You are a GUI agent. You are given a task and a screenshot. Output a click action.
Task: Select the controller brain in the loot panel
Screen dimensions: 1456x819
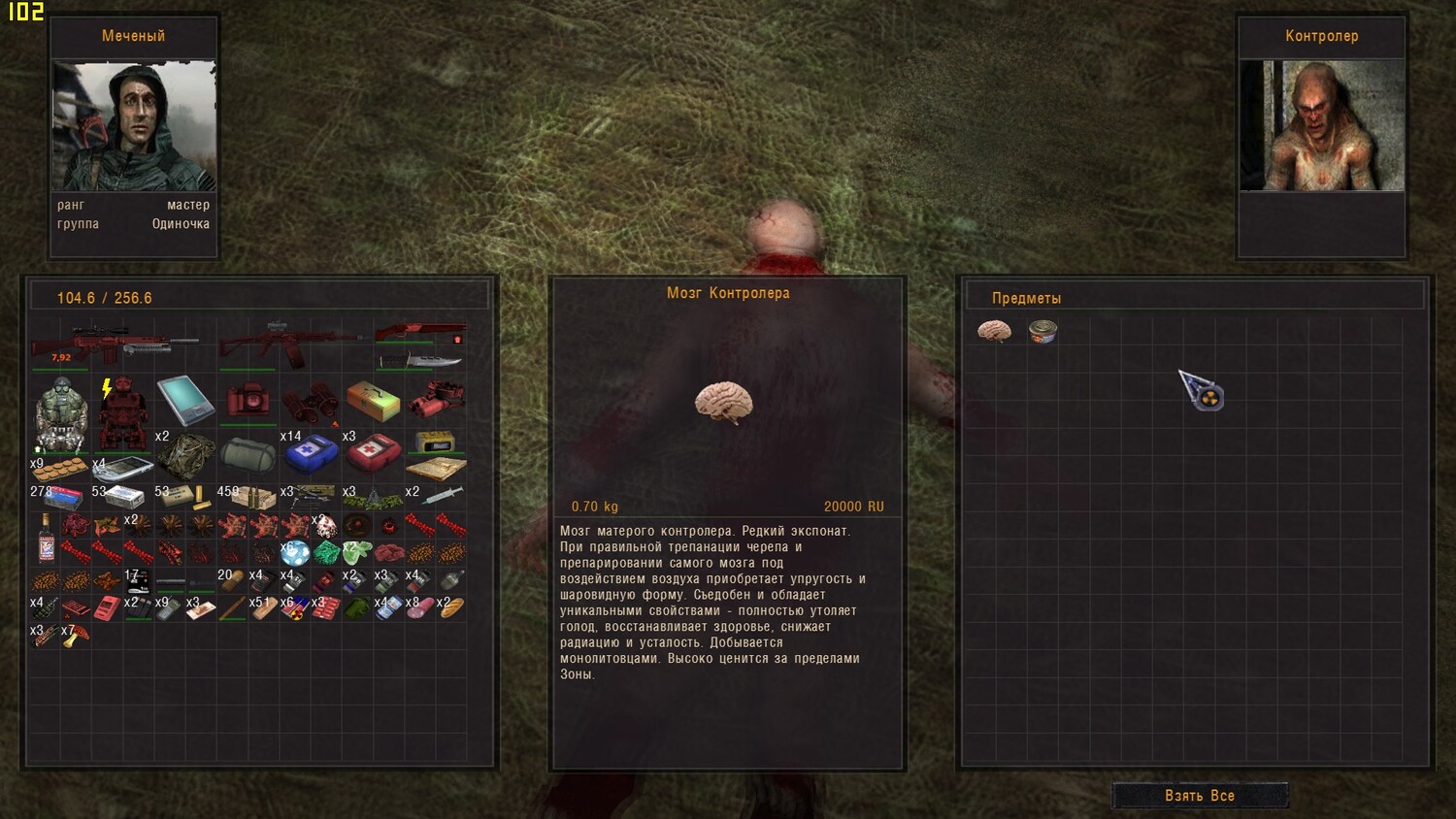(x=994, y=331)
